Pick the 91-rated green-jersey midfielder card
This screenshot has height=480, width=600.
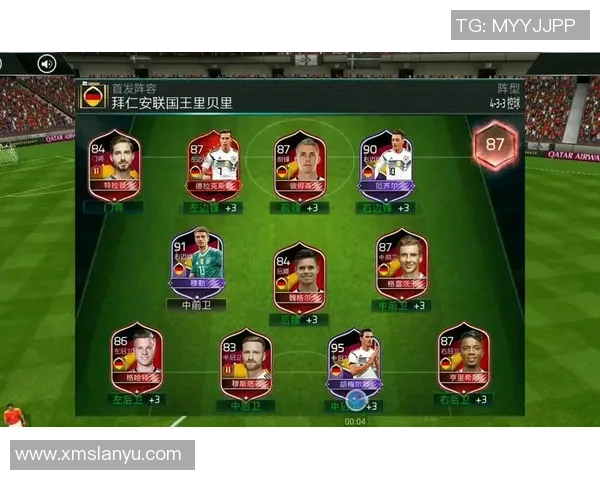pos(197,262)
